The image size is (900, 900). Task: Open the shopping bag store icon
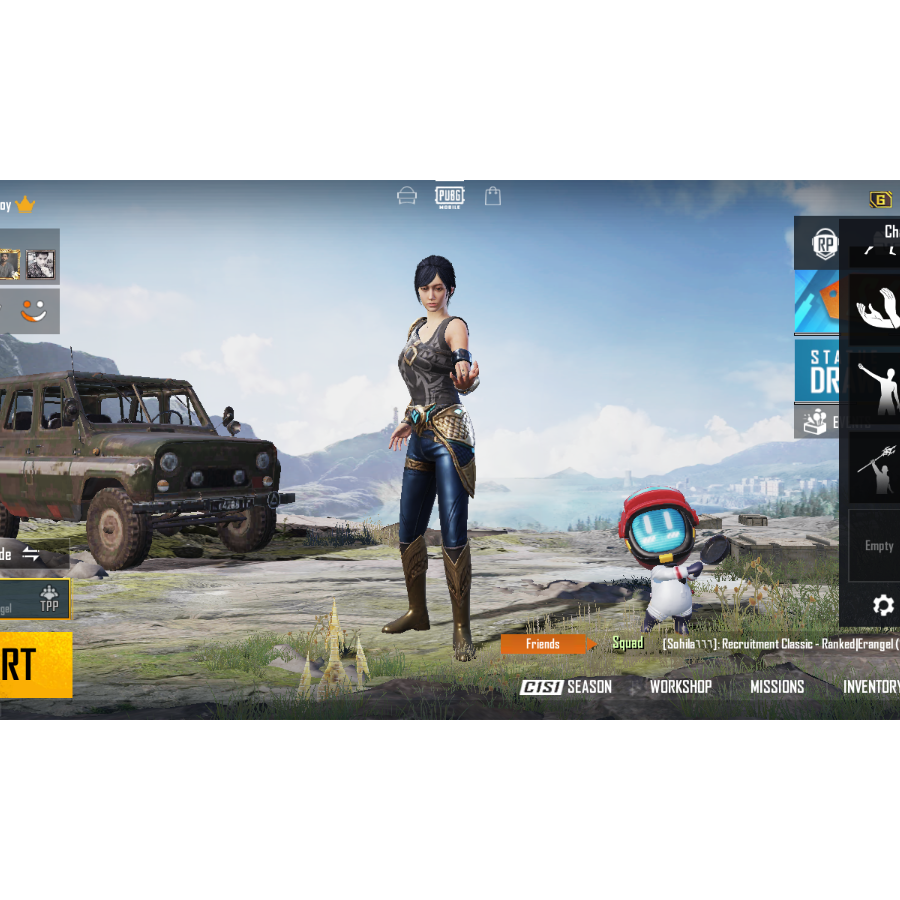(493, 196)
